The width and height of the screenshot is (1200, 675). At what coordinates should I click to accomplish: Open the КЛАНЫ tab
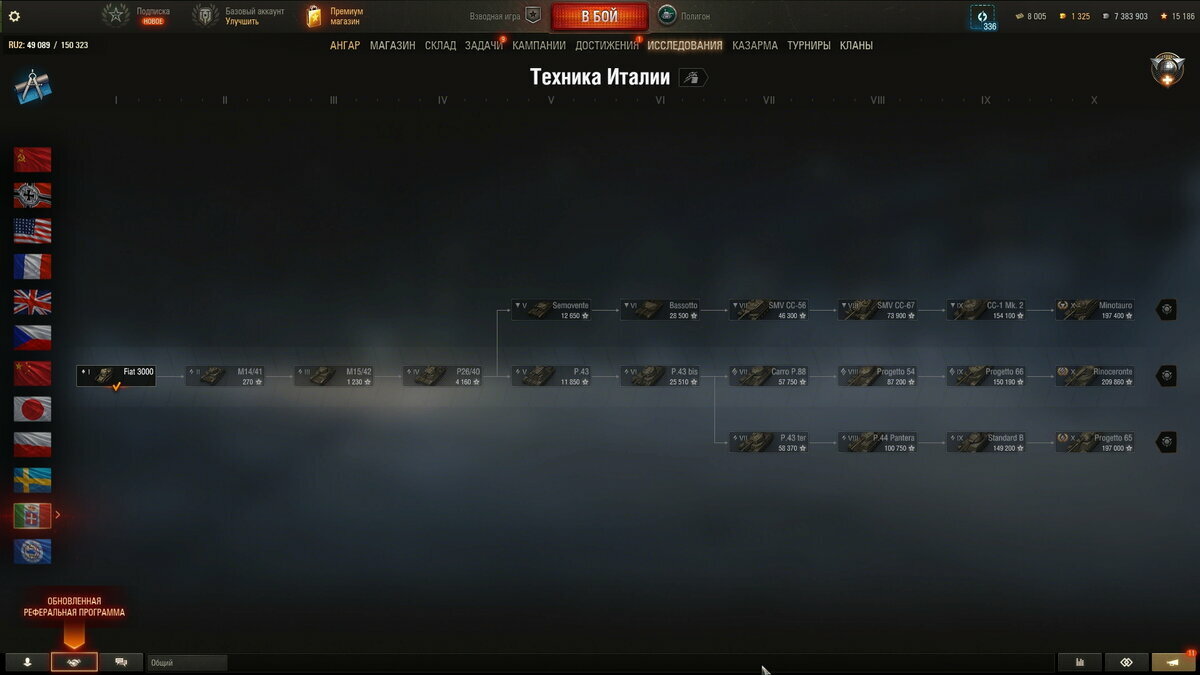856,45
